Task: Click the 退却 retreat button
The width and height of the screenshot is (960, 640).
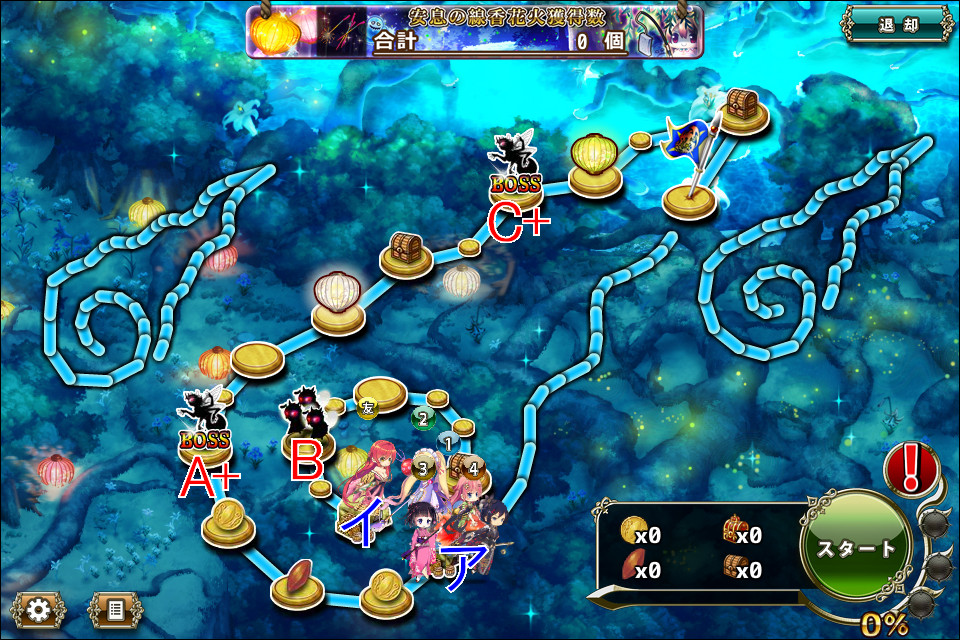Action: (x=894, y=23)
